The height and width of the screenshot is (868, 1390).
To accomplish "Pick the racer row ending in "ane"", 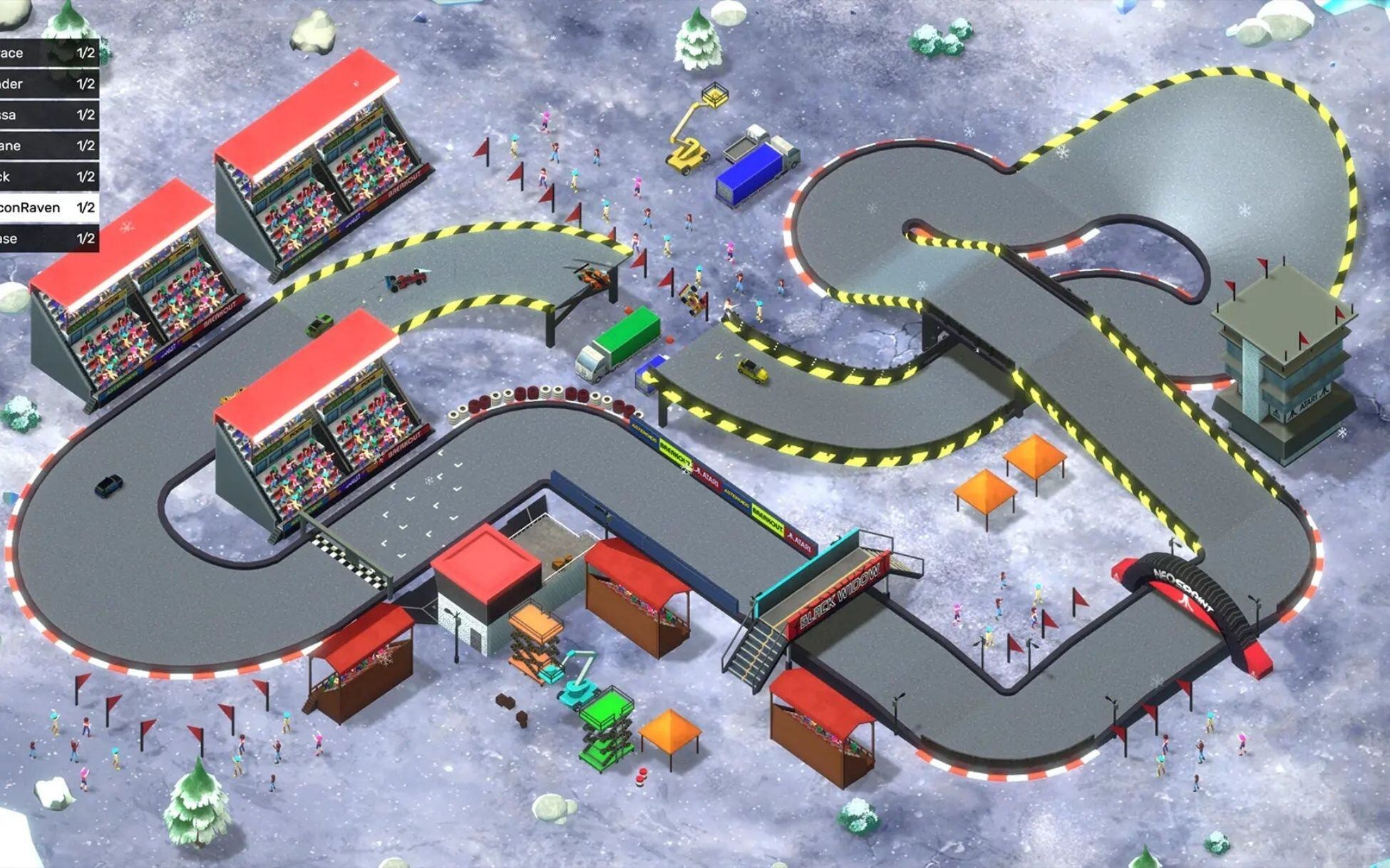I will pyautogui.click(x=47, y=146).
